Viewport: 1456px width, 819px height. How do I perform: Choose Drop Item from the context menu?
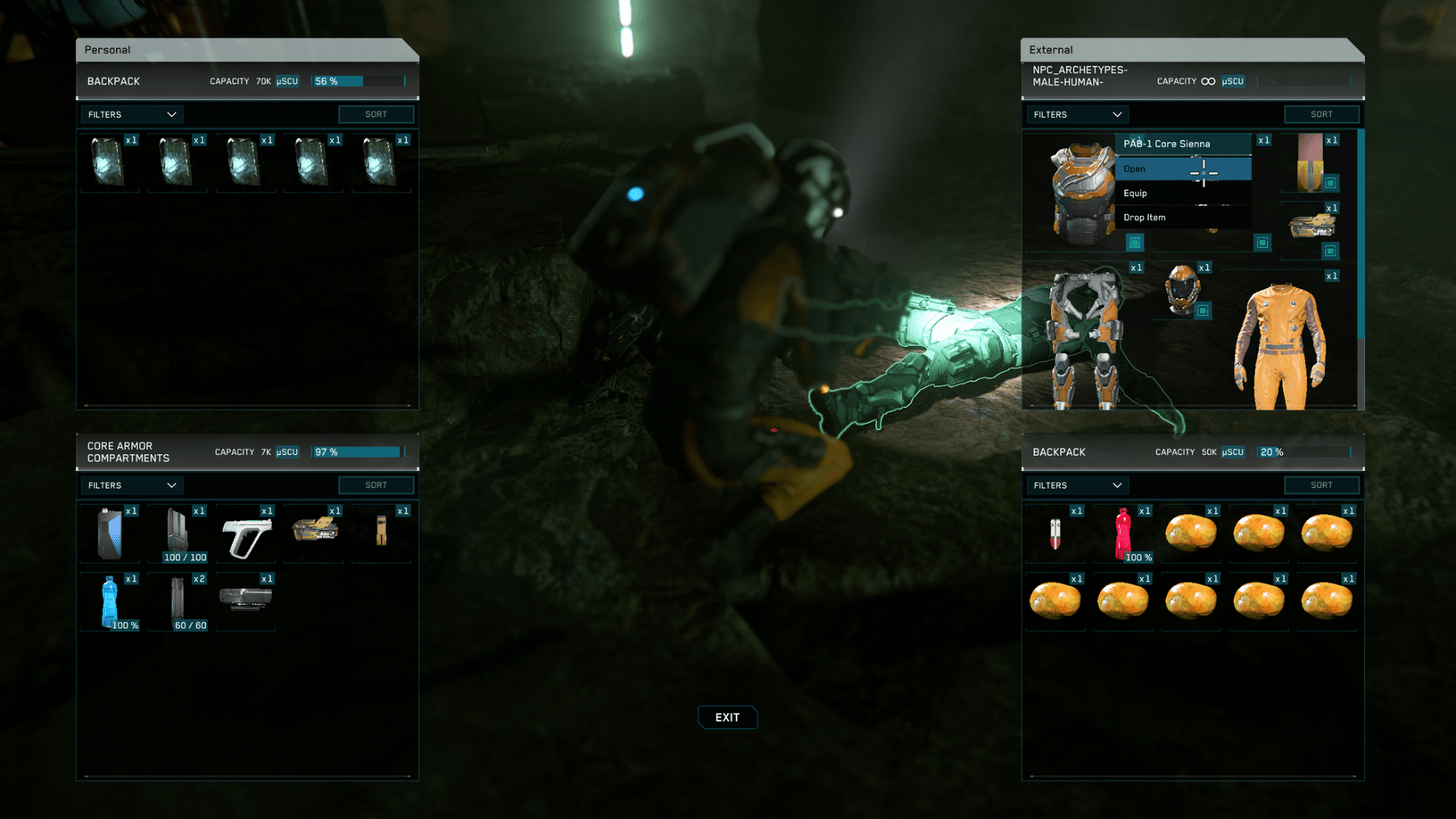[1143, 217]
